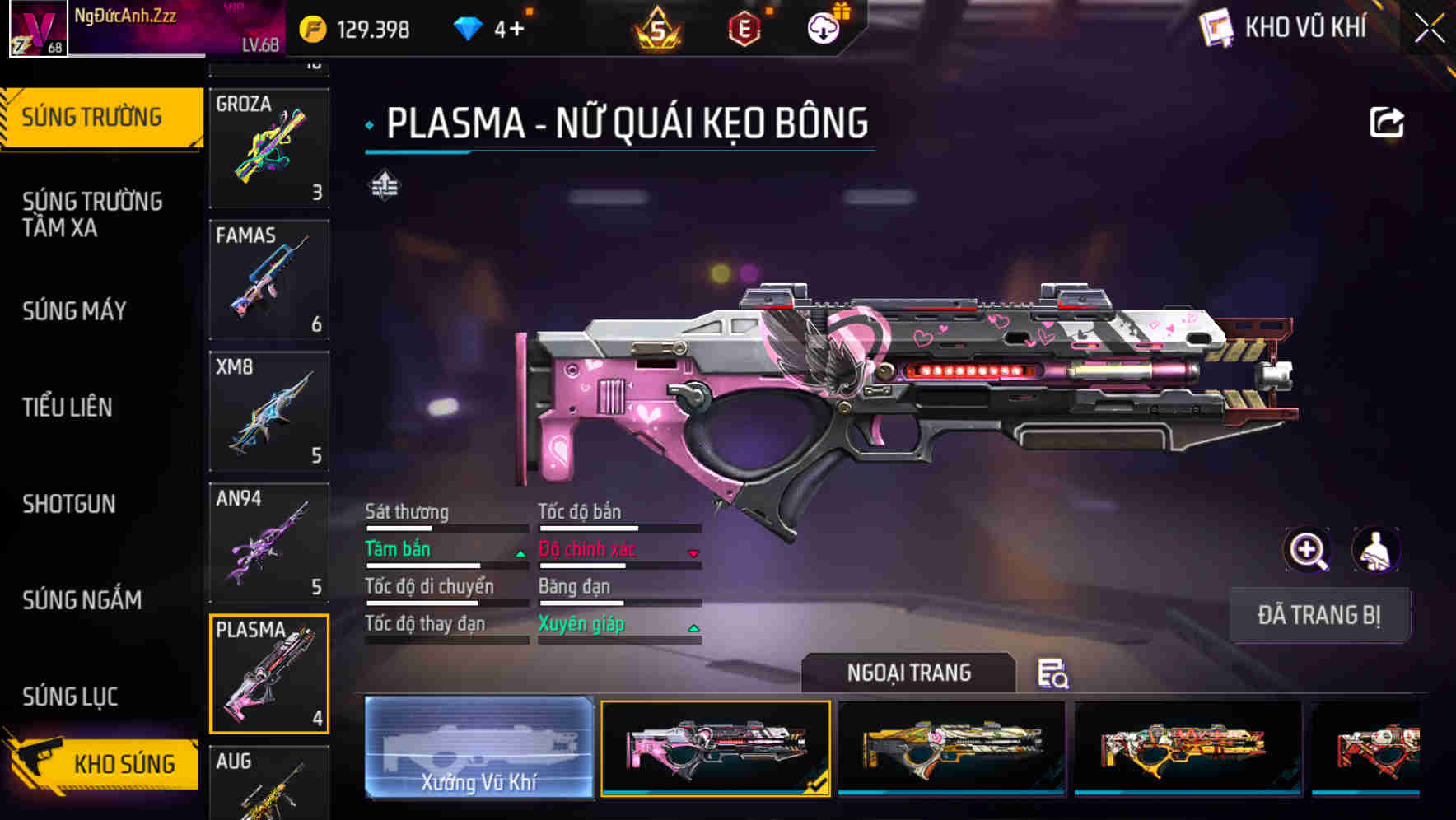Show the Shotgun weapon category
This screenshot has width=1456, height=820.
coord(69,503)
